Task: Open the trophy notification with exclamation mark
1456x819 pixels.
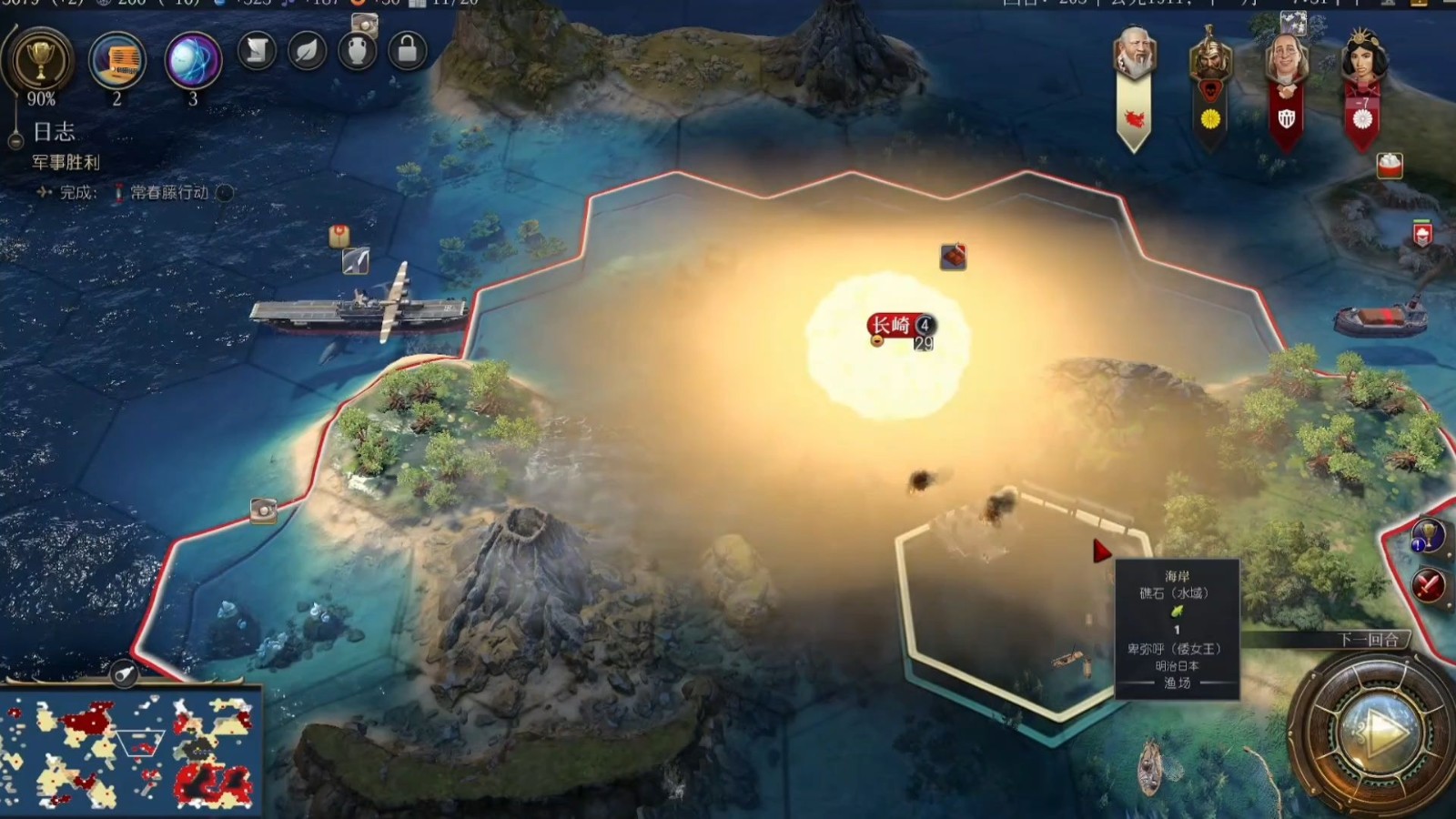Action: (x=1427, y=536)
